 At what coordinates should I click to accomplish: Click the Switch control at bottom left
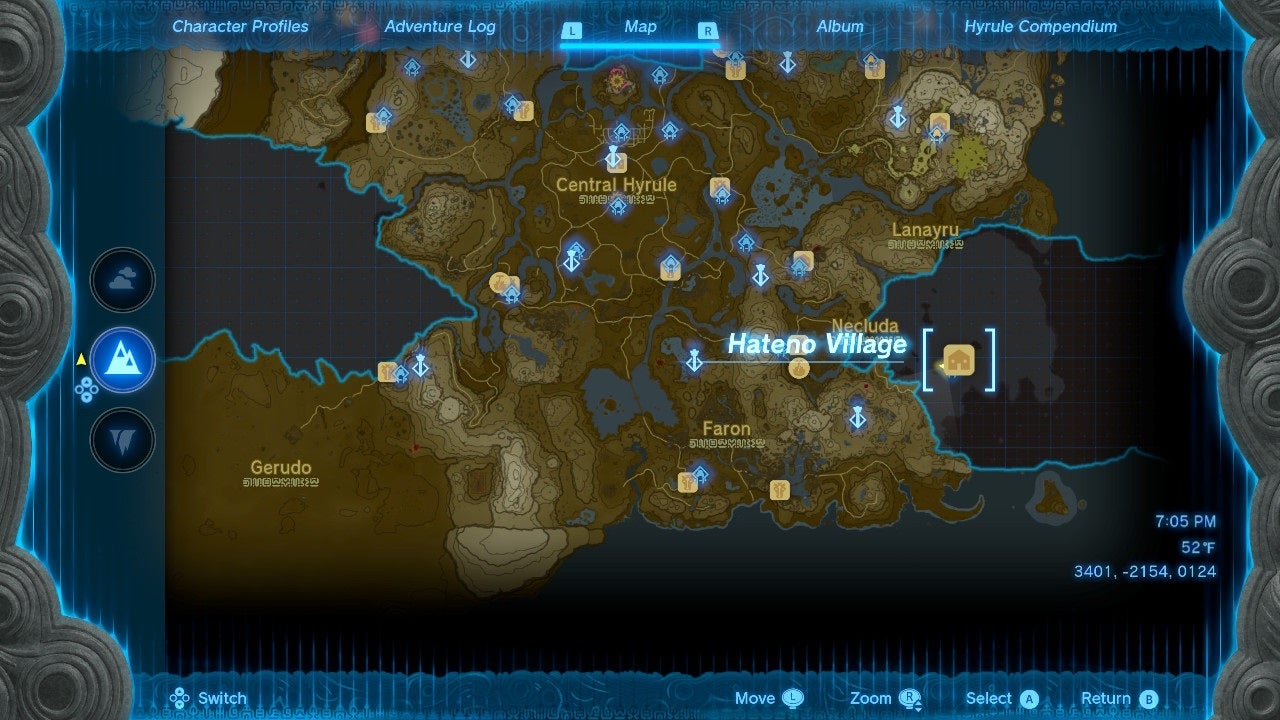tap(207, 697)
